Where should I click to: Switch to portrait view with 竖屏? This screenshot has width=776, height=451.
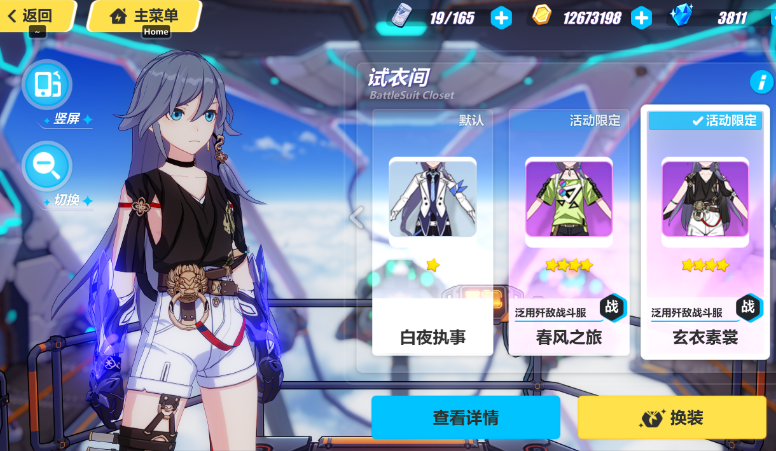click(x=46, y=85)
